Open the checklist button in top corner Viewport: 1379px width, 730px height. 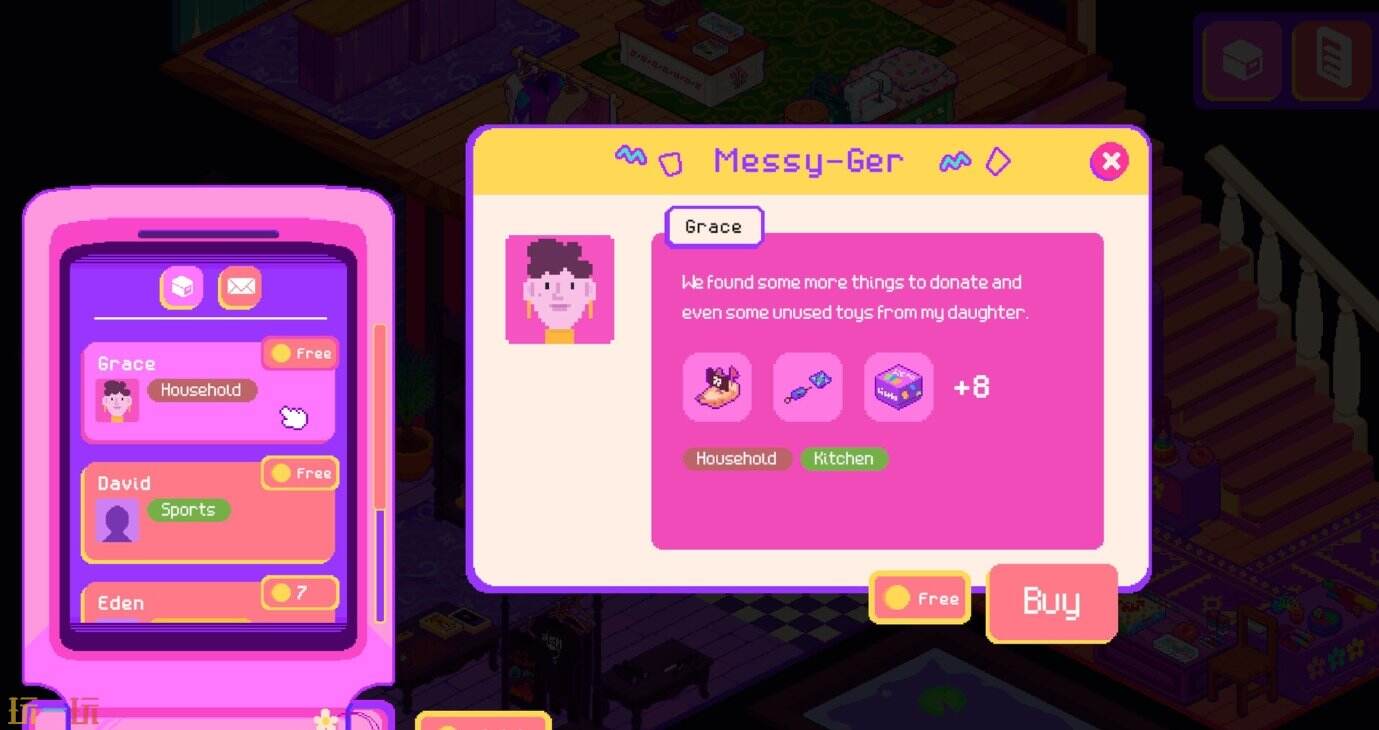[1329, 60]
